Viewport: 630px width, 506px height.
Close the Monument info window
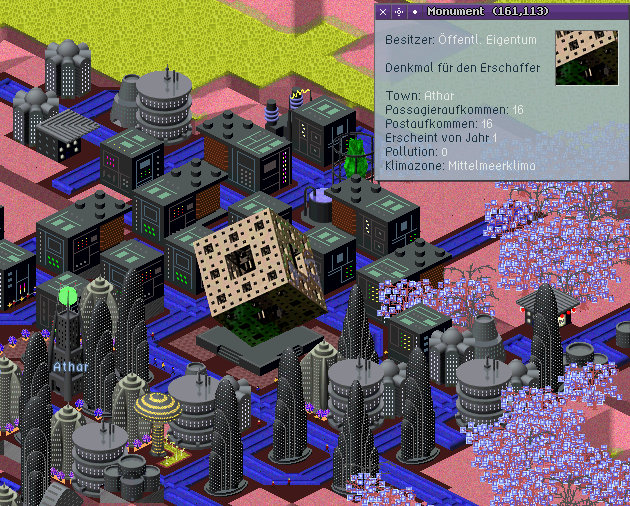pos(383,11)
